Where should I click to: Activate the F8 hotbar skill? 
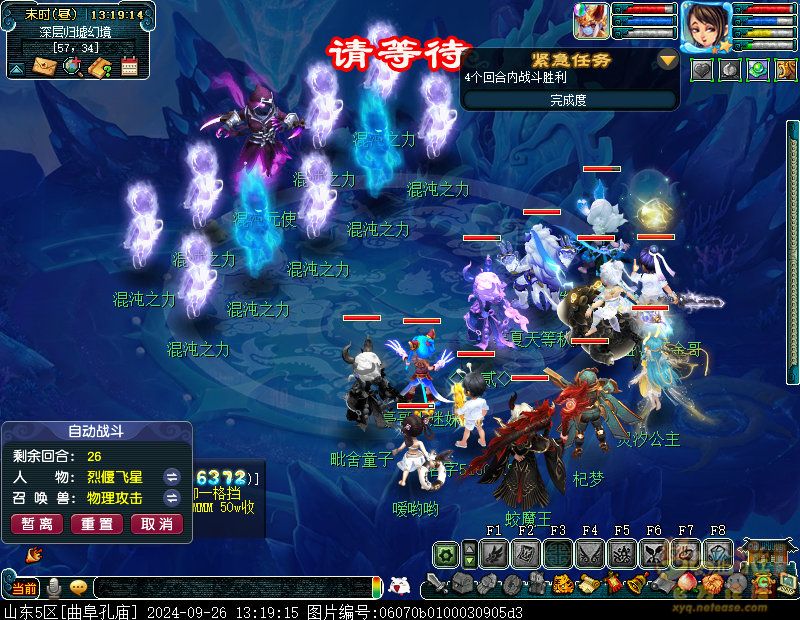(x=718, y=553)
